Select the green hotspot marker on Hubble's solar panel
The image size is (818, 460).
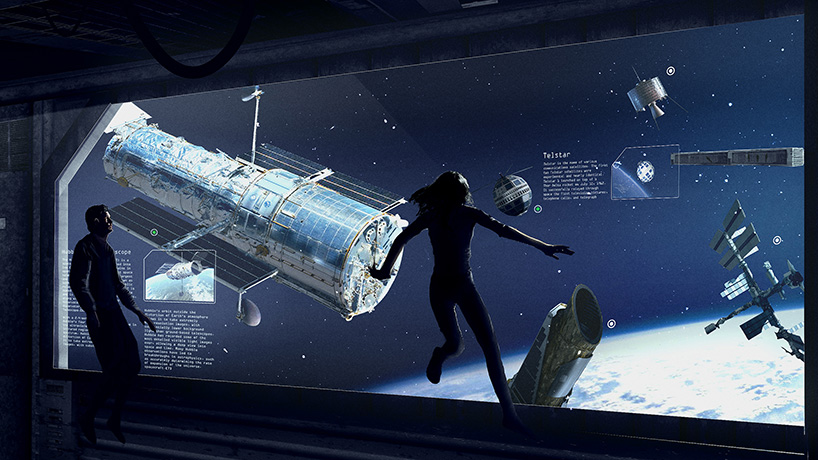[x=153, y=232]
